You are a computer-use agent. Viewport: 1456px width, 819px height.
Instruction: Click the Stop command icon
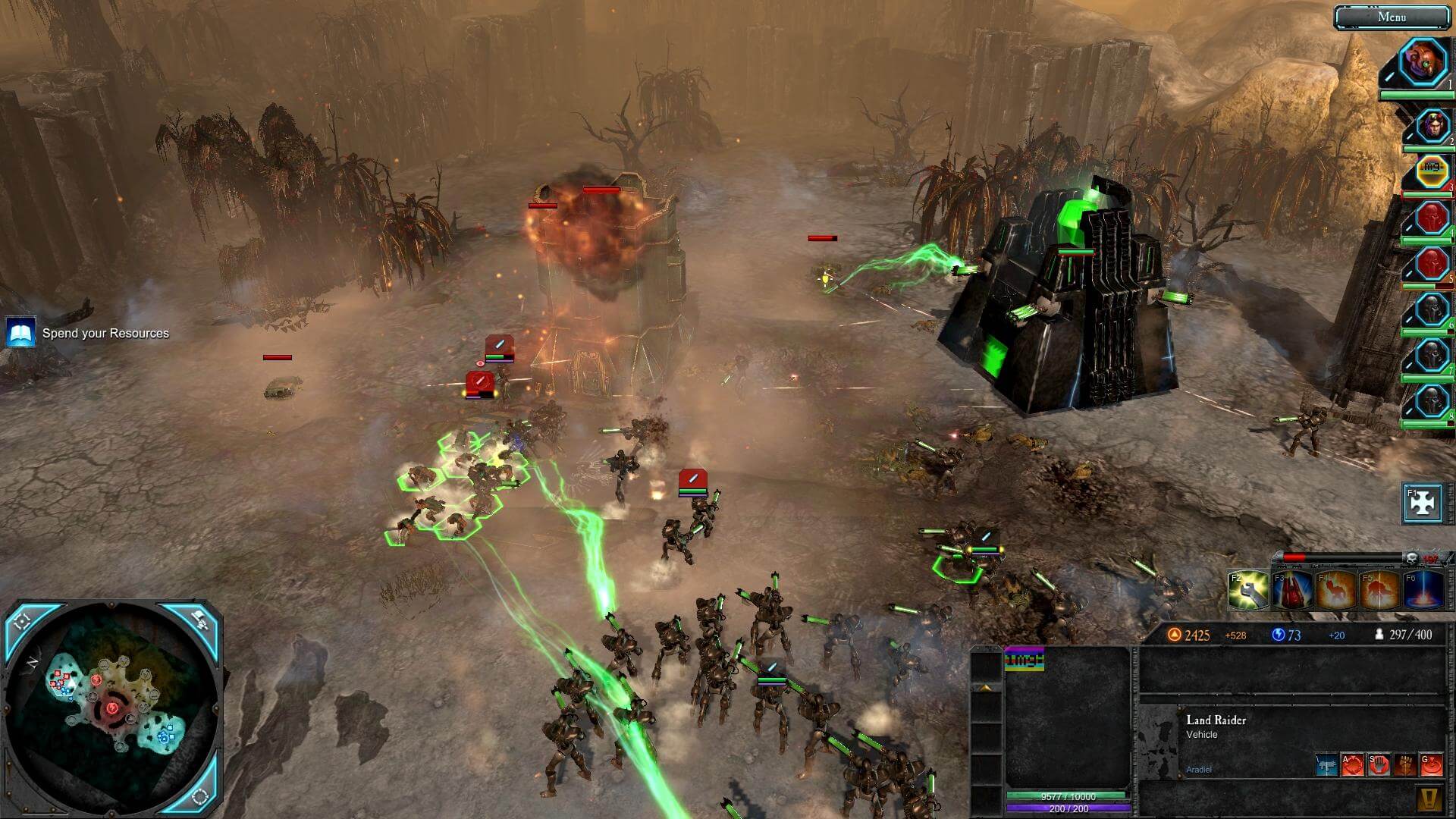point(1379,764)
